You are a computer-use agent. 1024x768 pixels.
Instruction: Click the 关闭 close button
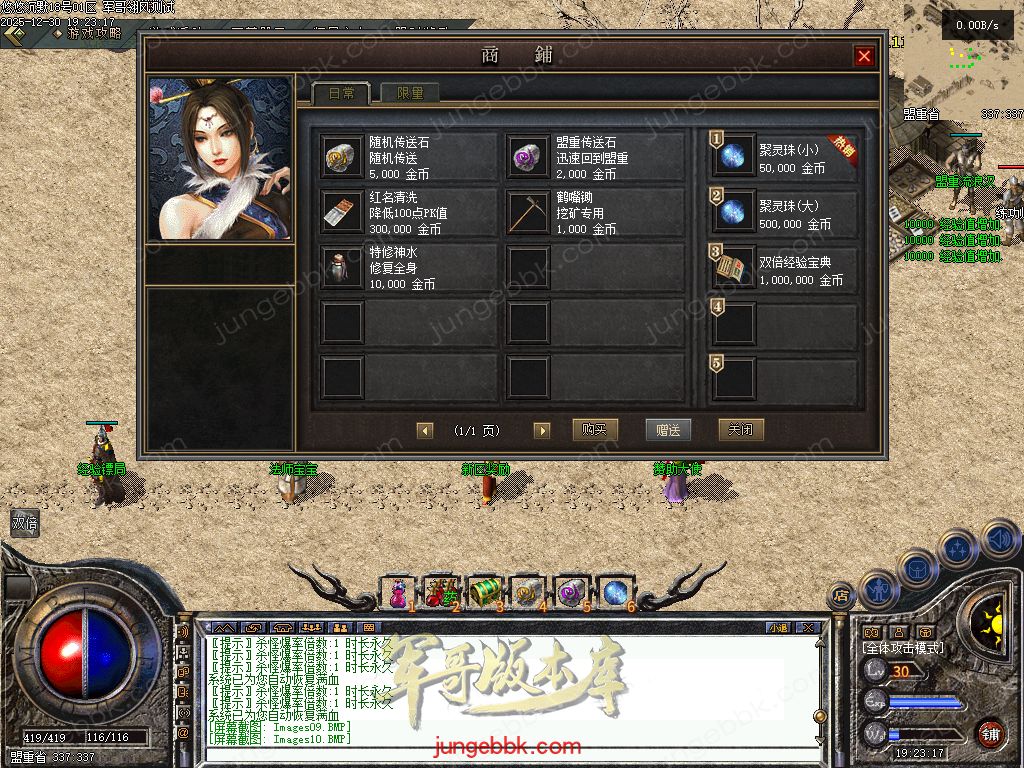[x=741, y=430]
